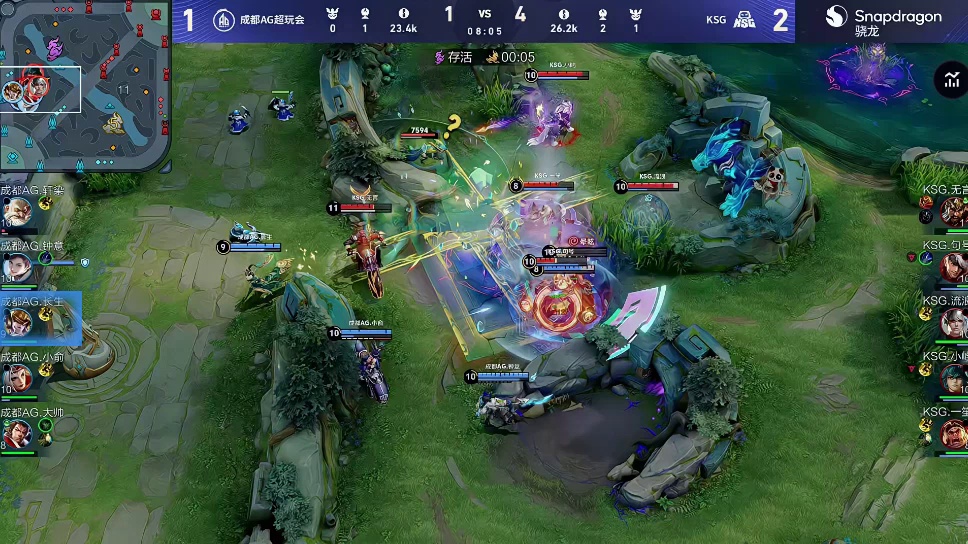Select player 成都AG.钟意's portrait

(17, 267)
